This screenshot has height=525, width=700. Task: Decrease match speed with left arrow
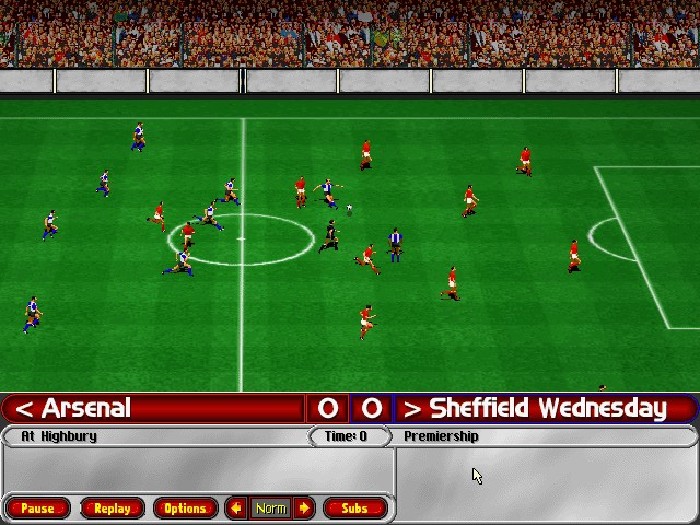pyautogui.click(x=237, y=508)
